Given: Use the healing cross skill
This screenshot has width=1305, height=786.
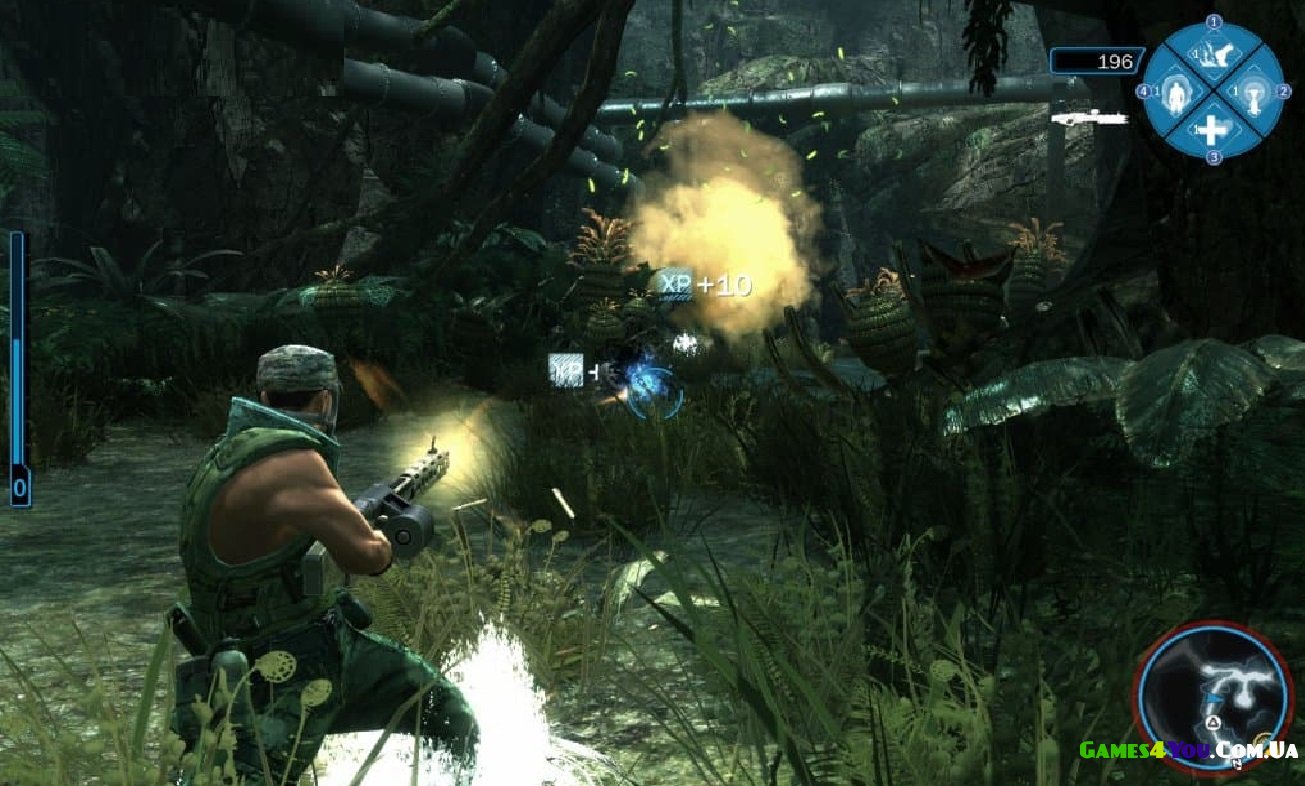Looking at the screenshot, I should [x=1212, y=131].
